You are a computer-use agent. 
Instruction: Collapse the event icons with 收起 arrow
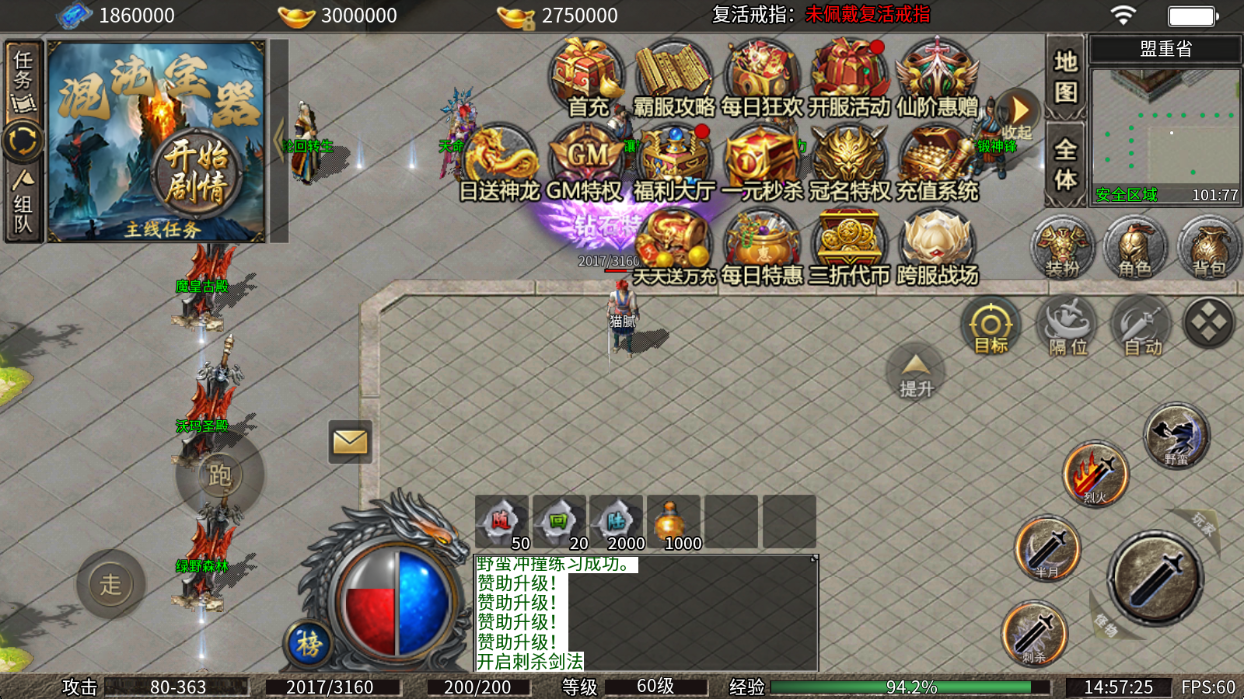(1017, 111)
